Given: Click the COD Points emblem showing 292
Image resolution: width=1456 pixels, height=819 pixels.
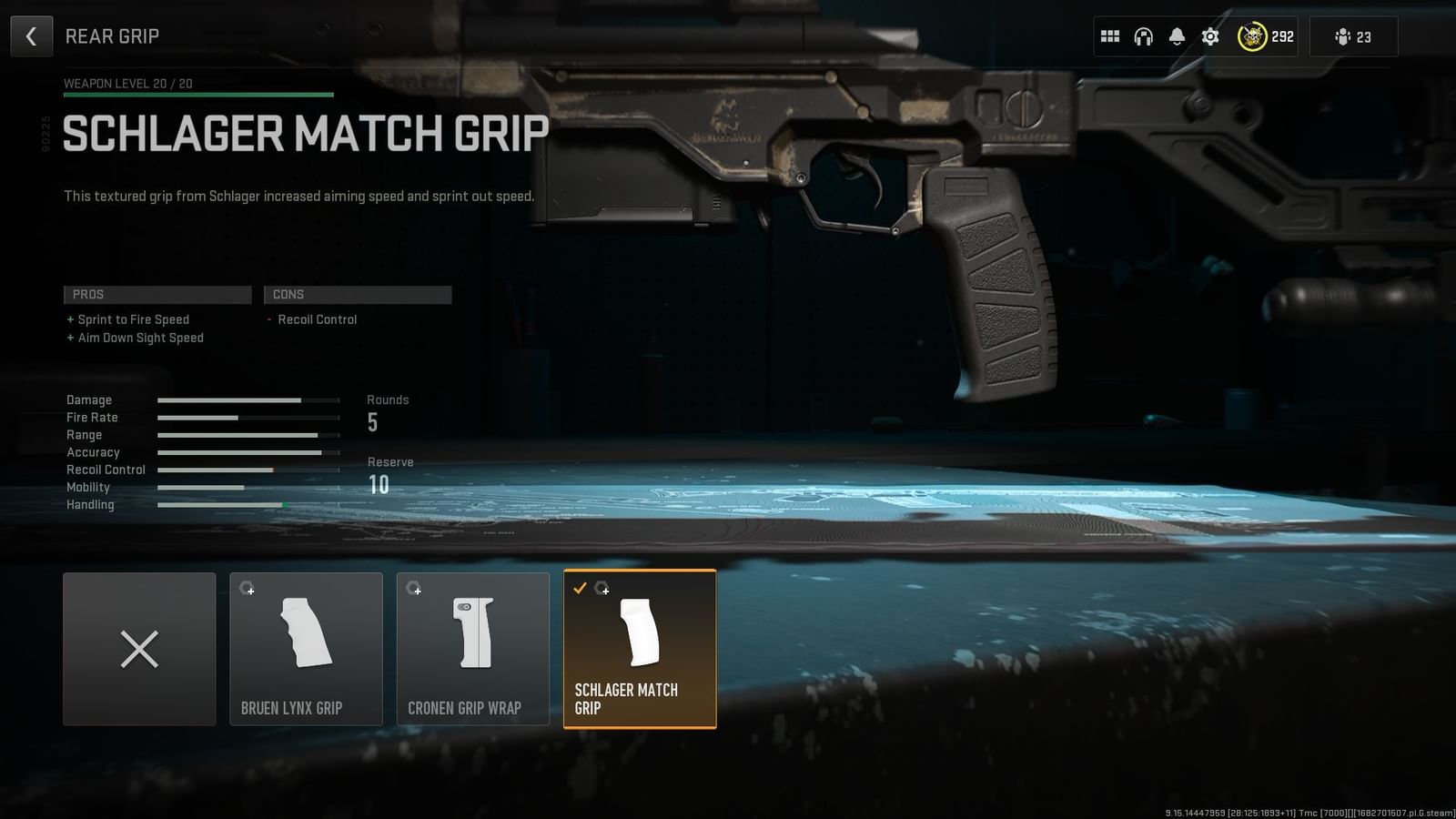Looking at the screenshot, I should [x=1253, y=36].
